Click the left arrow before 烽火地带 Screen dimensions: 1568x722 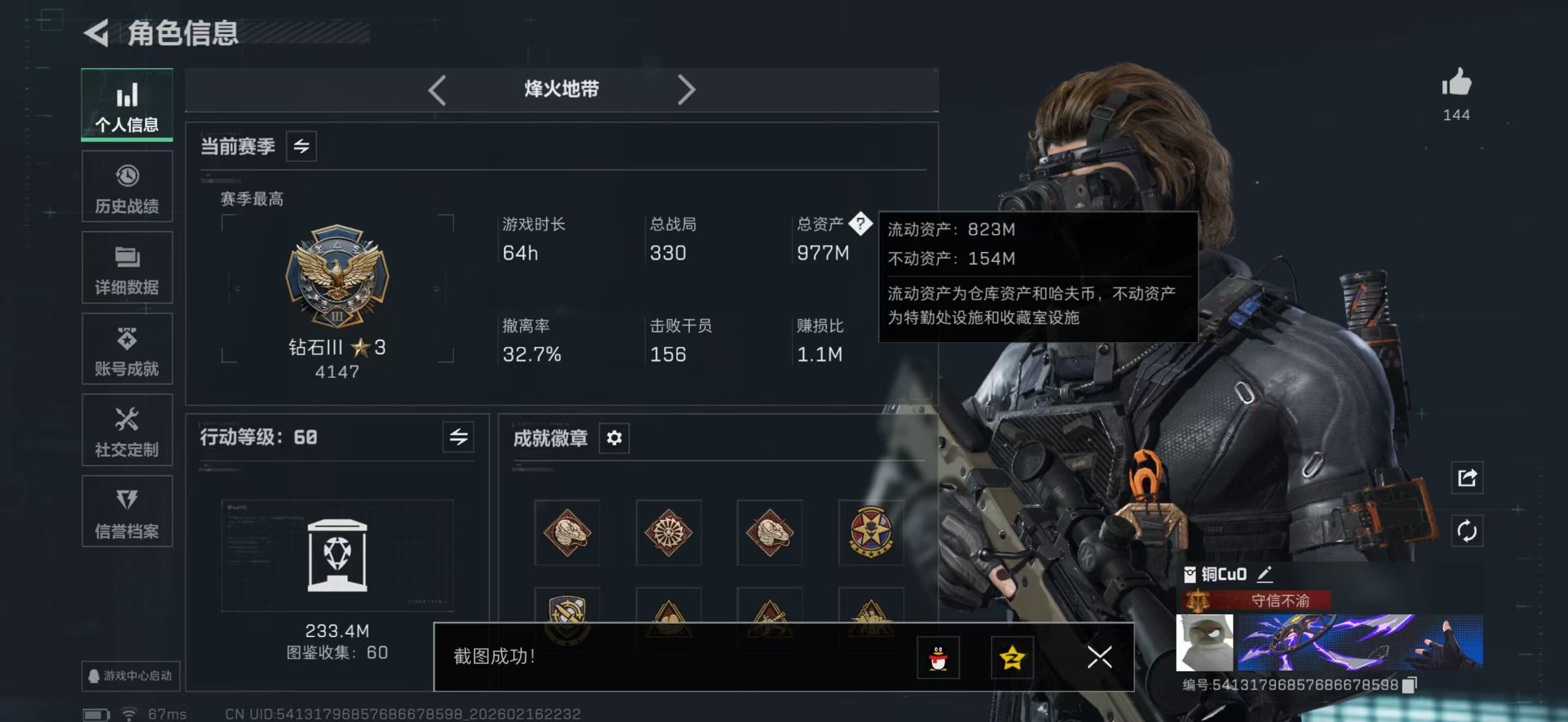436,89
